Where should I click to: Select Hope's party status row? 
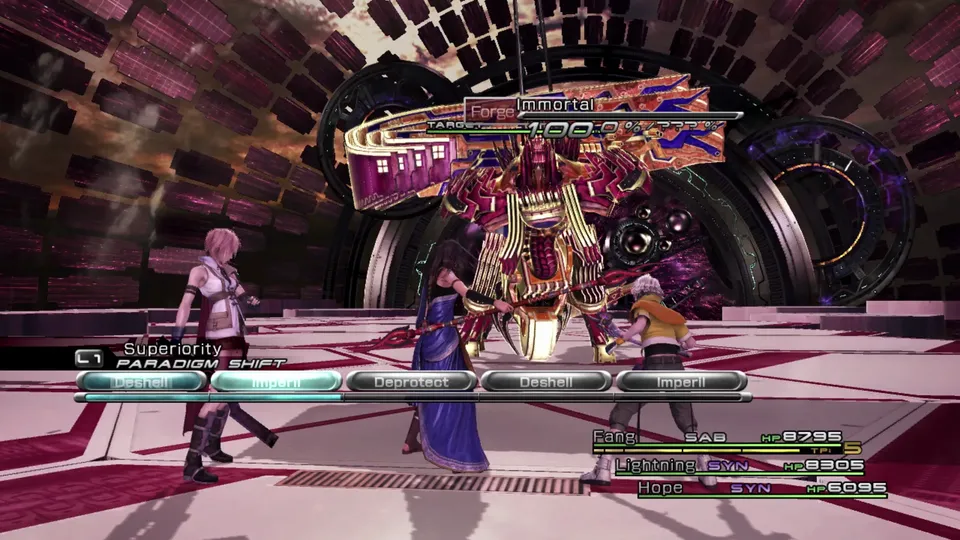coord(747,489)
